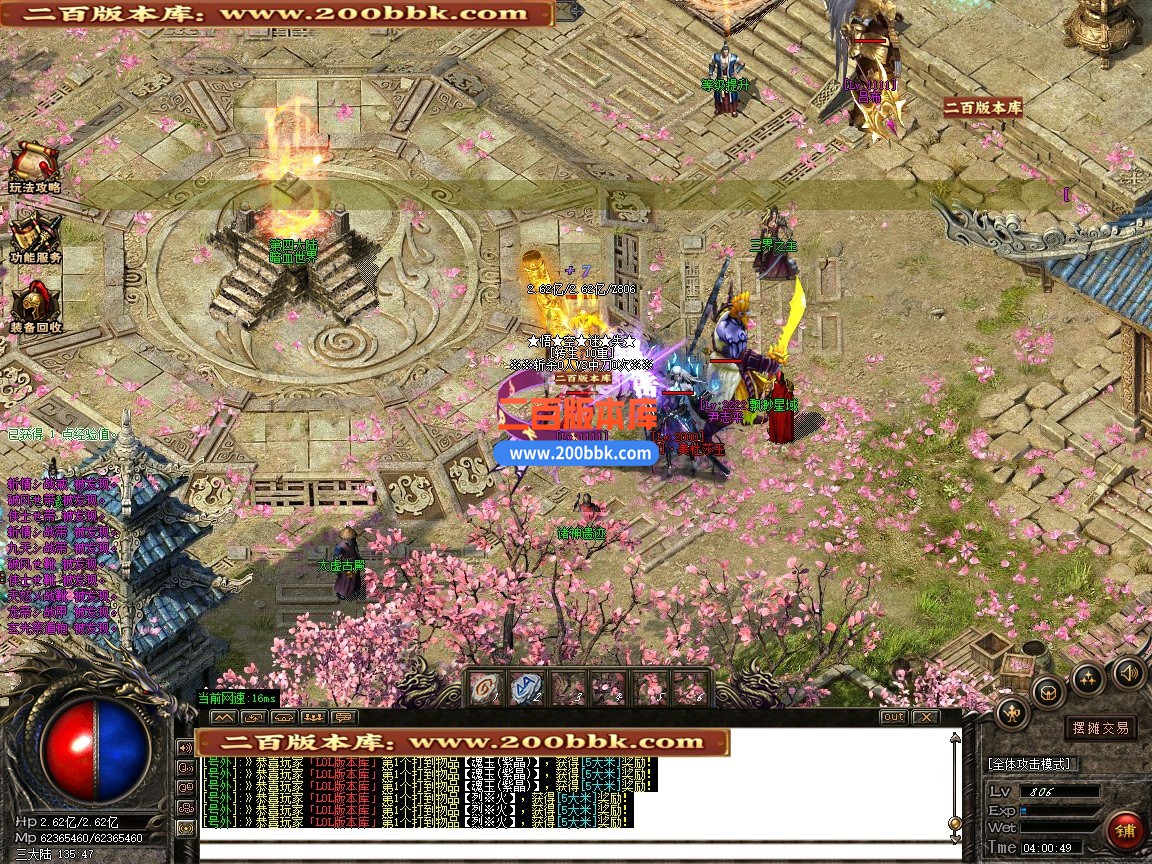Open the skills sparkle round button
The width and height of the screenshot is (1152, 864).
click(x=1088, y=680)
